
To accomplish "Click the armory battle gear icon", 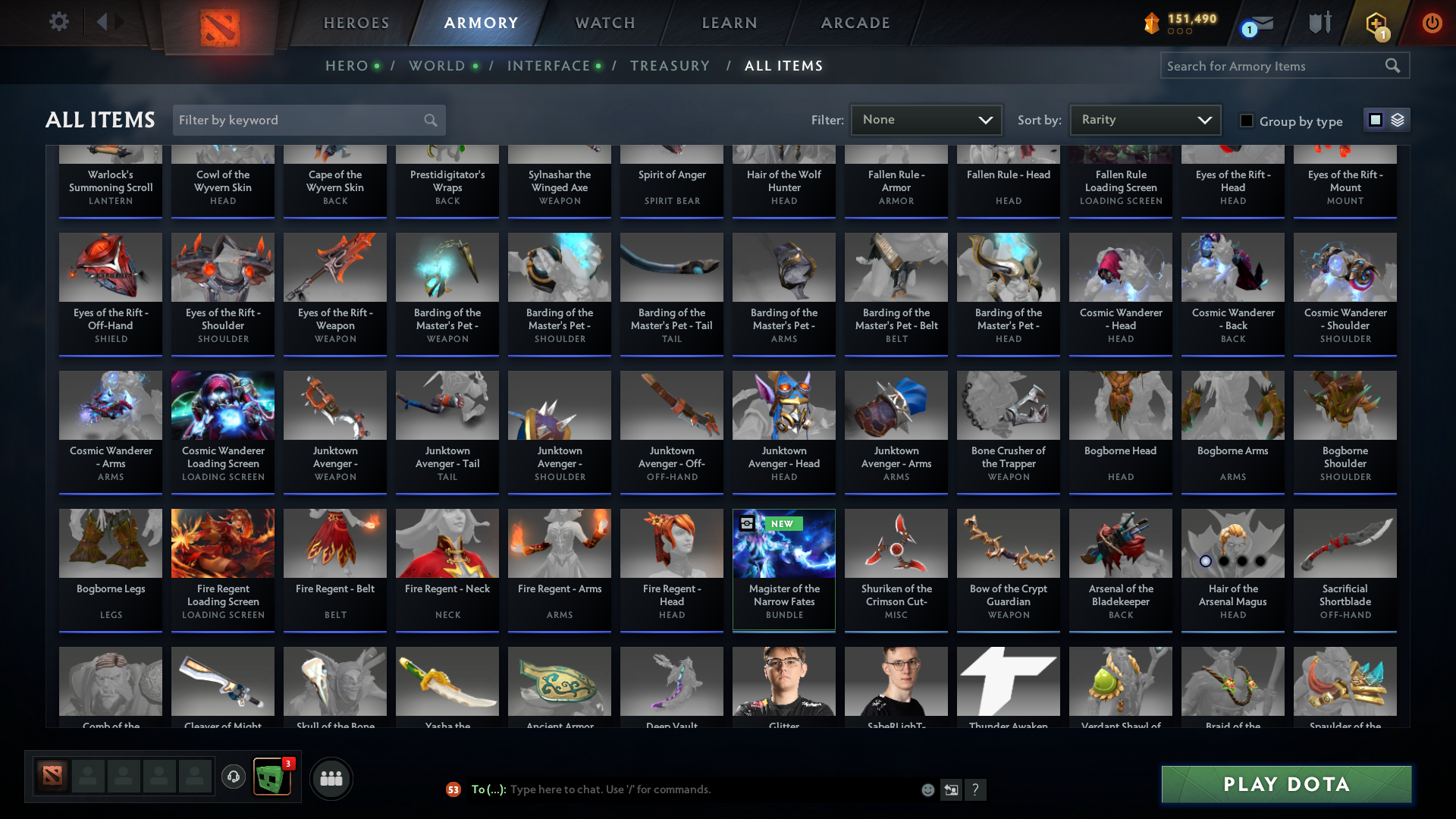I will tap(1319, 23).
